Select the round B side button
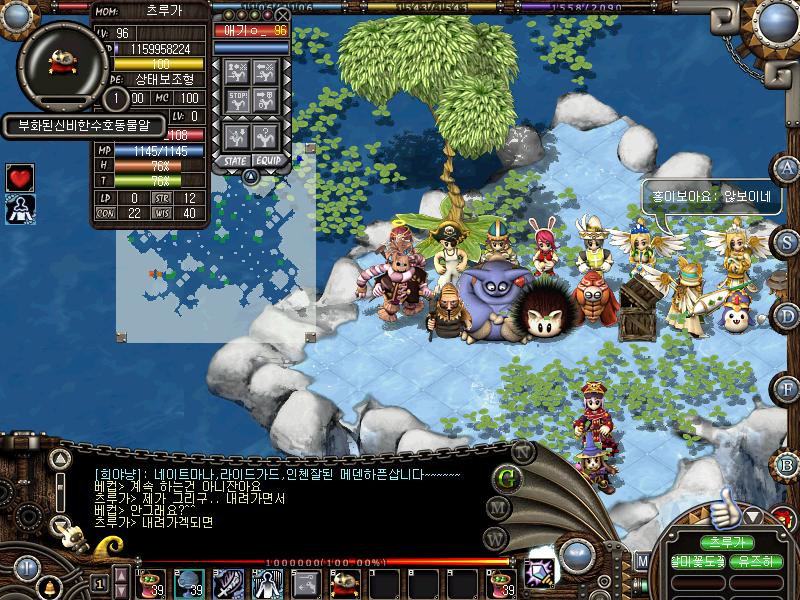800x600 pixels. pyautogui.click(x=788, y=464)
